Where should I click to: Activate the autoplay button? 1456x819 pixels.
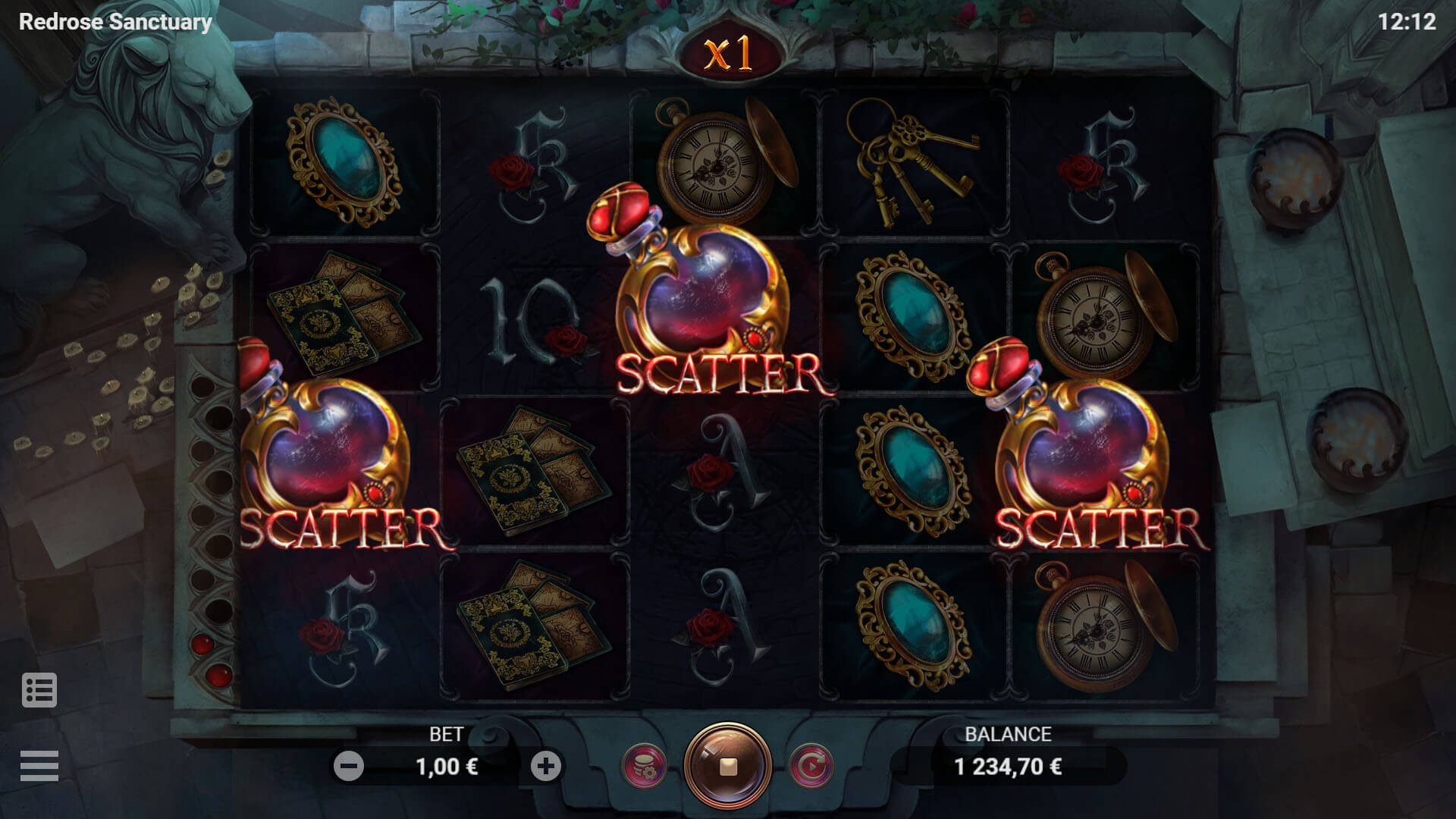point(811,767)
